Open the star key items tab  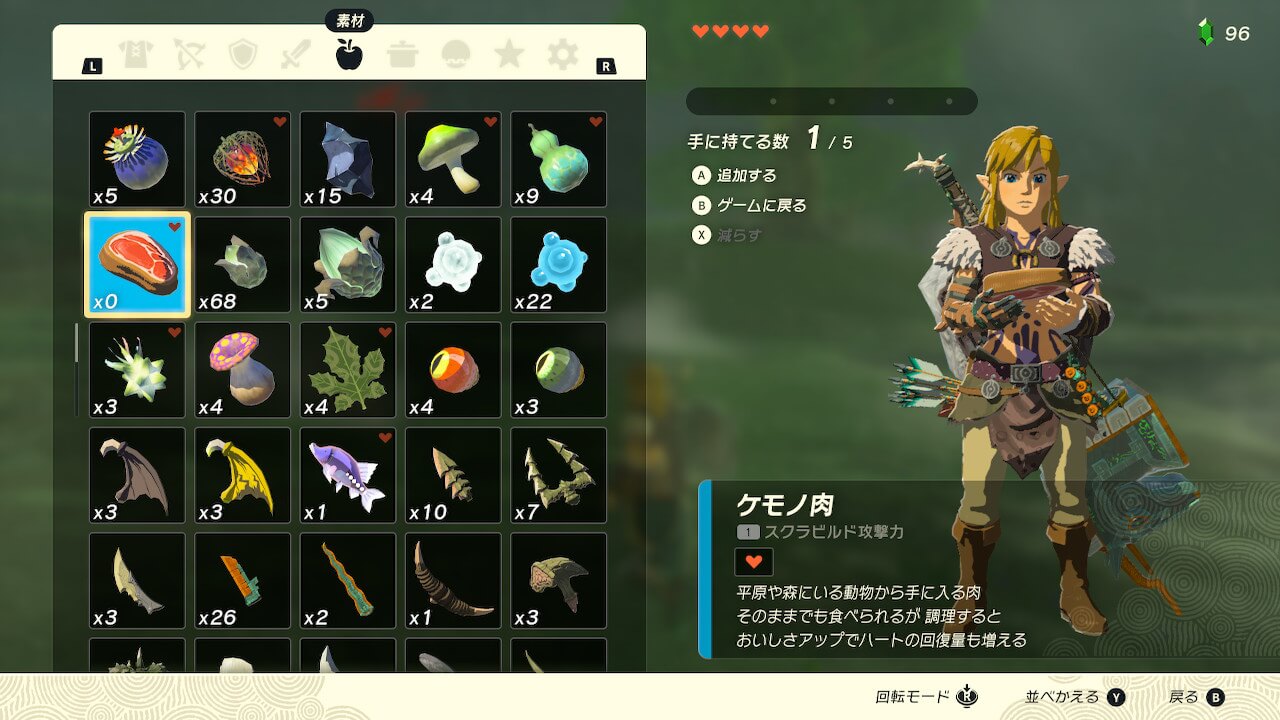click(509, 54)
